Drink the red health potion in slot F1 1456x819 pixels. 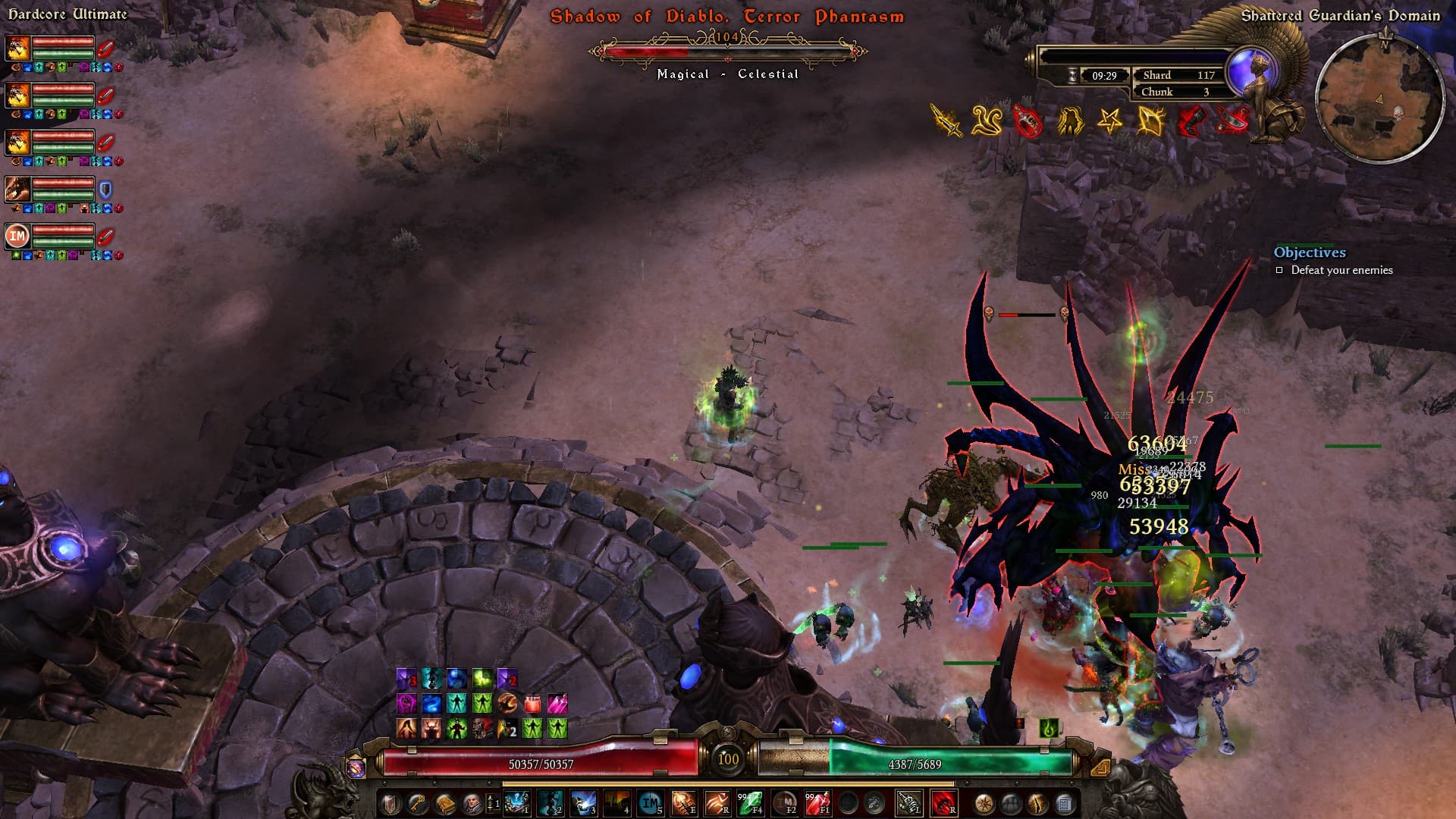click(817, 803)
